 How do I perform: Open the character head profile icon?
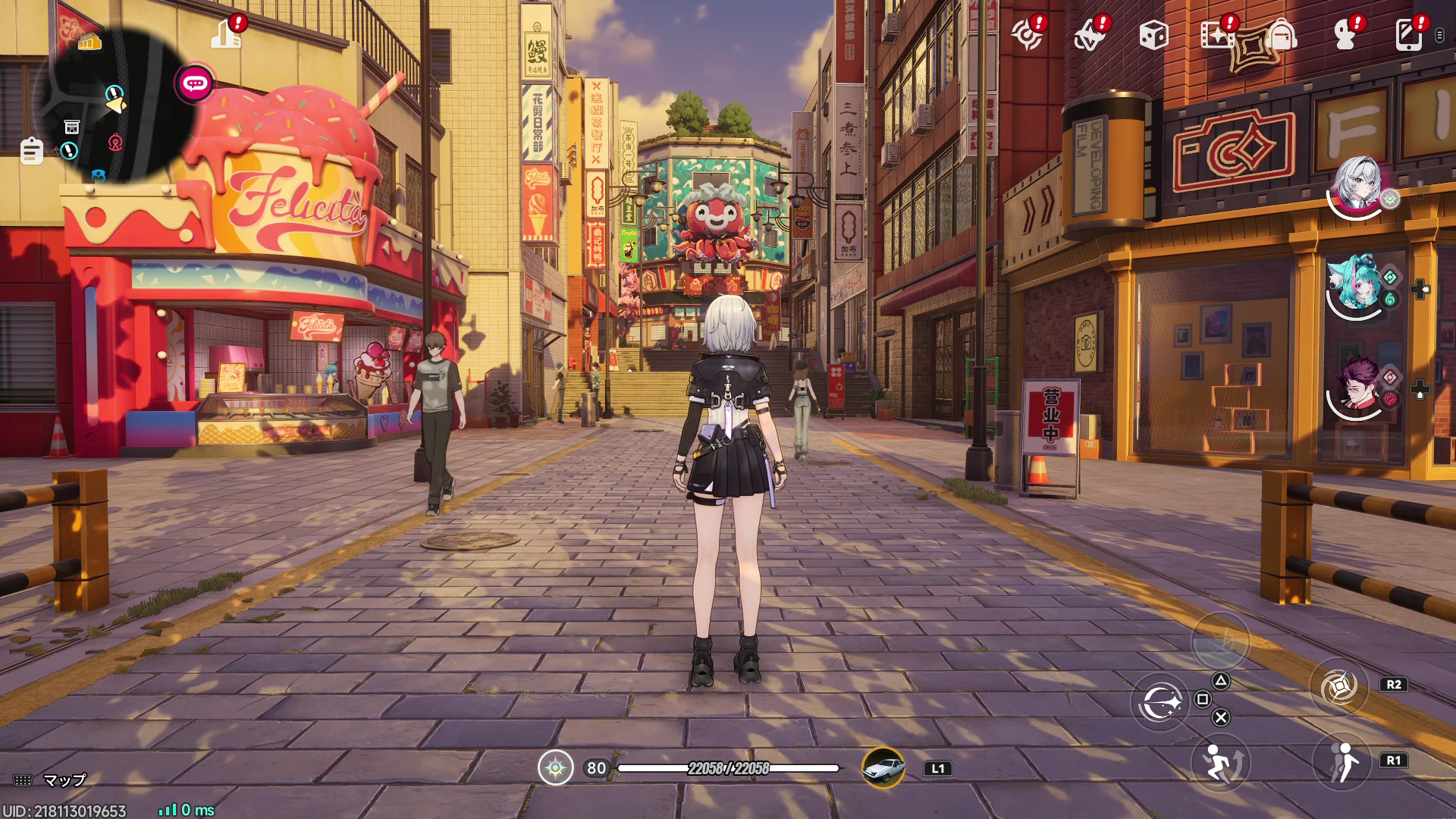click(1345, 35)
